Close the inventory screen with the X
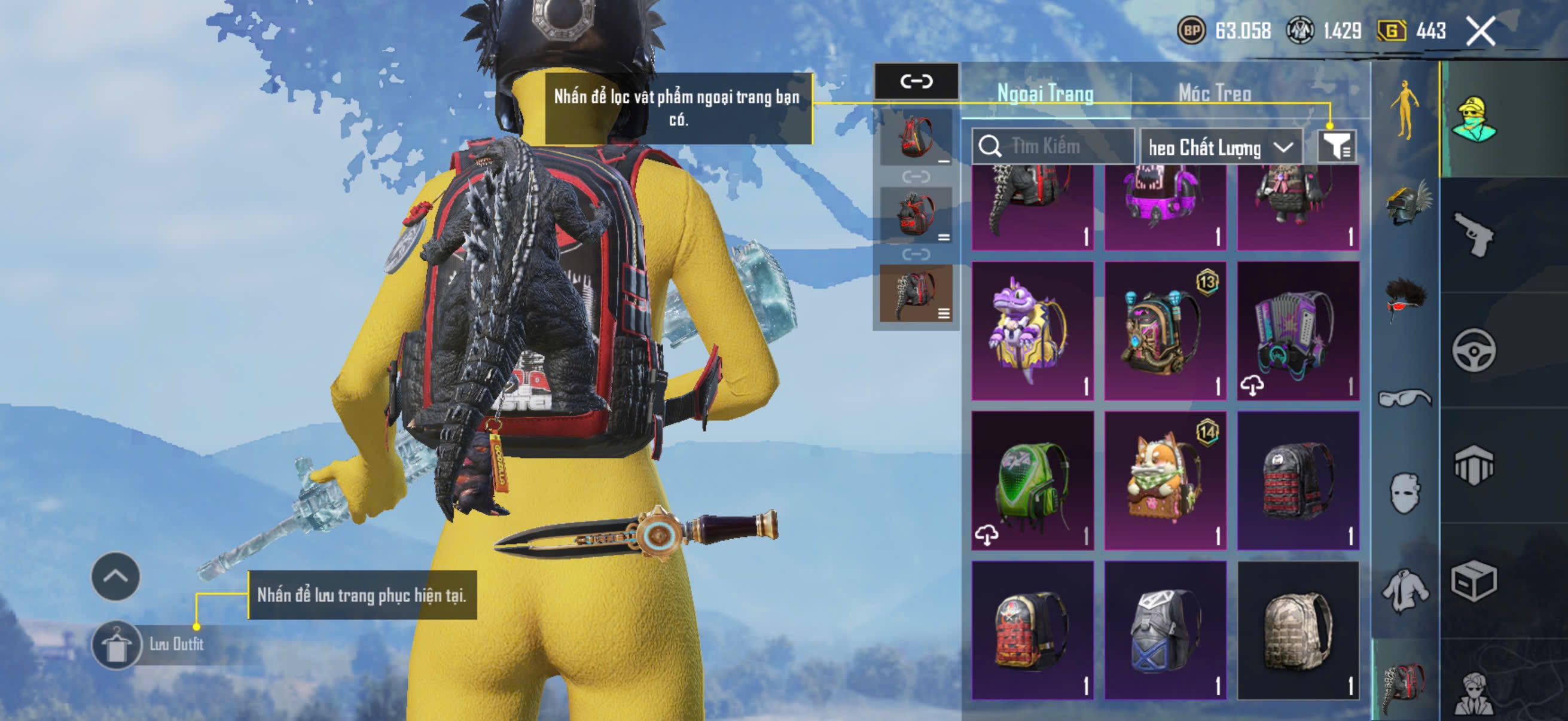Viewport: 1568px width, 721px height. point(1480,31)
